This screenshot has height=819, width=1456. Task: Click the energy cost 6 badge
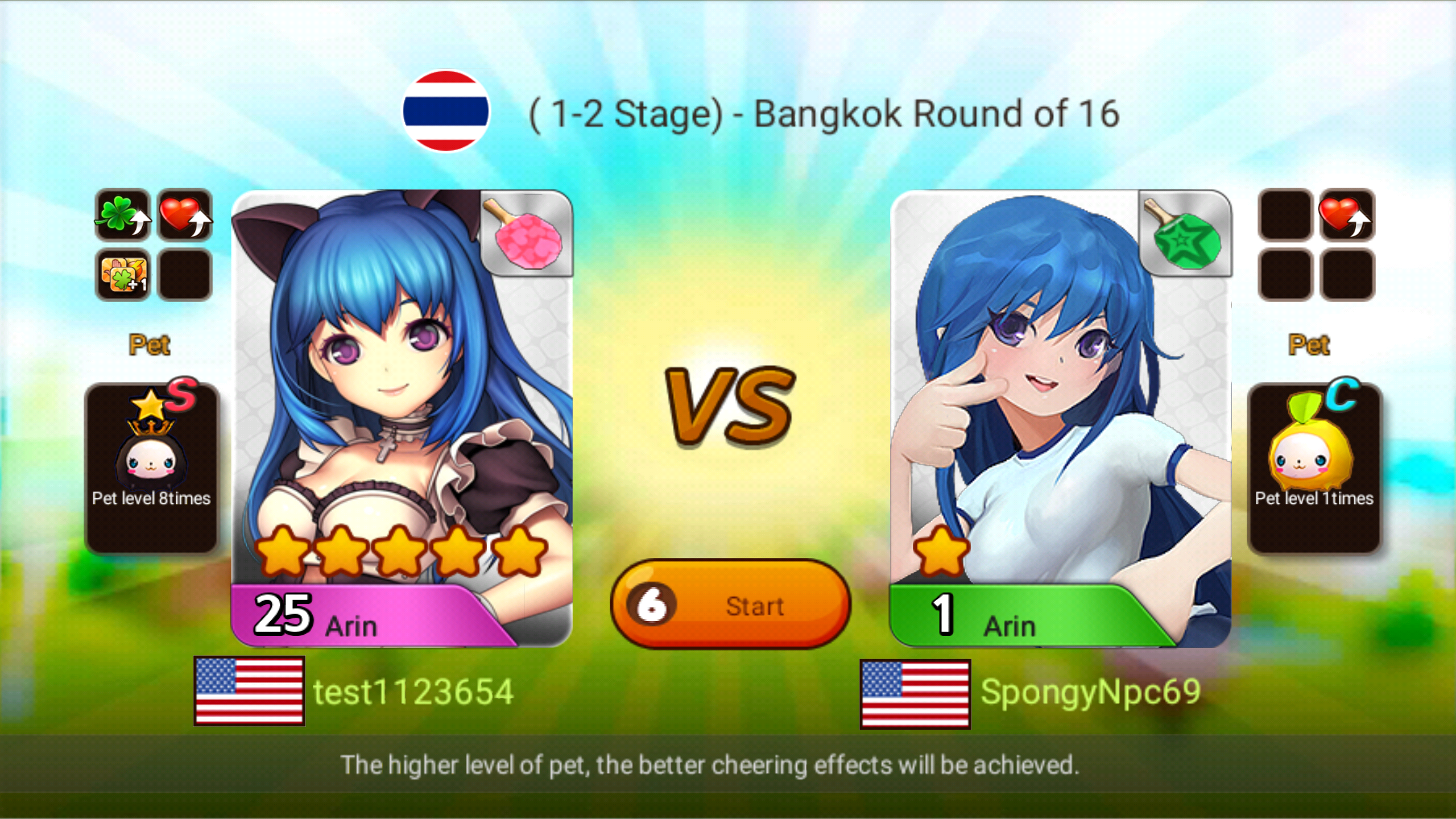pyautogui.click(x=653, y=606)
